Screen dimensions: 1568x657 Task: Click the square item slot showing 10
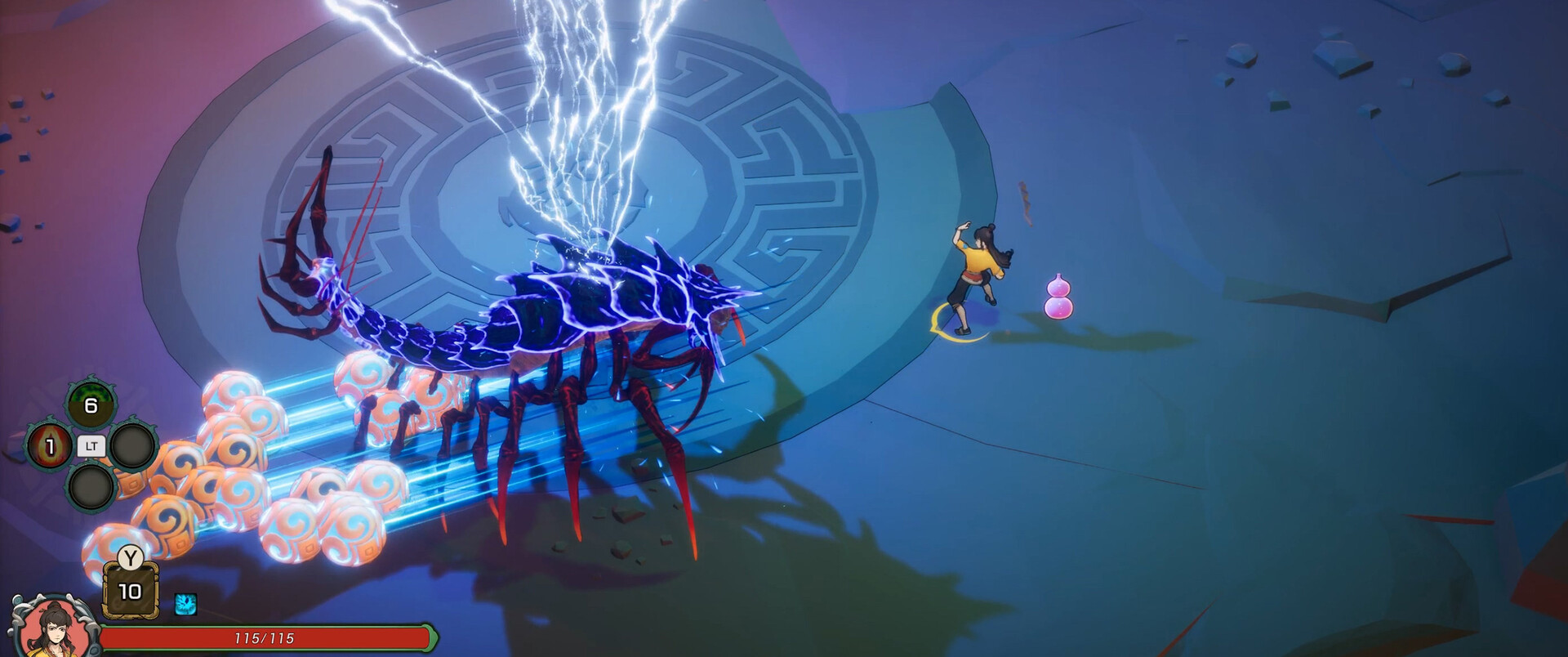[x=130, y=591]
